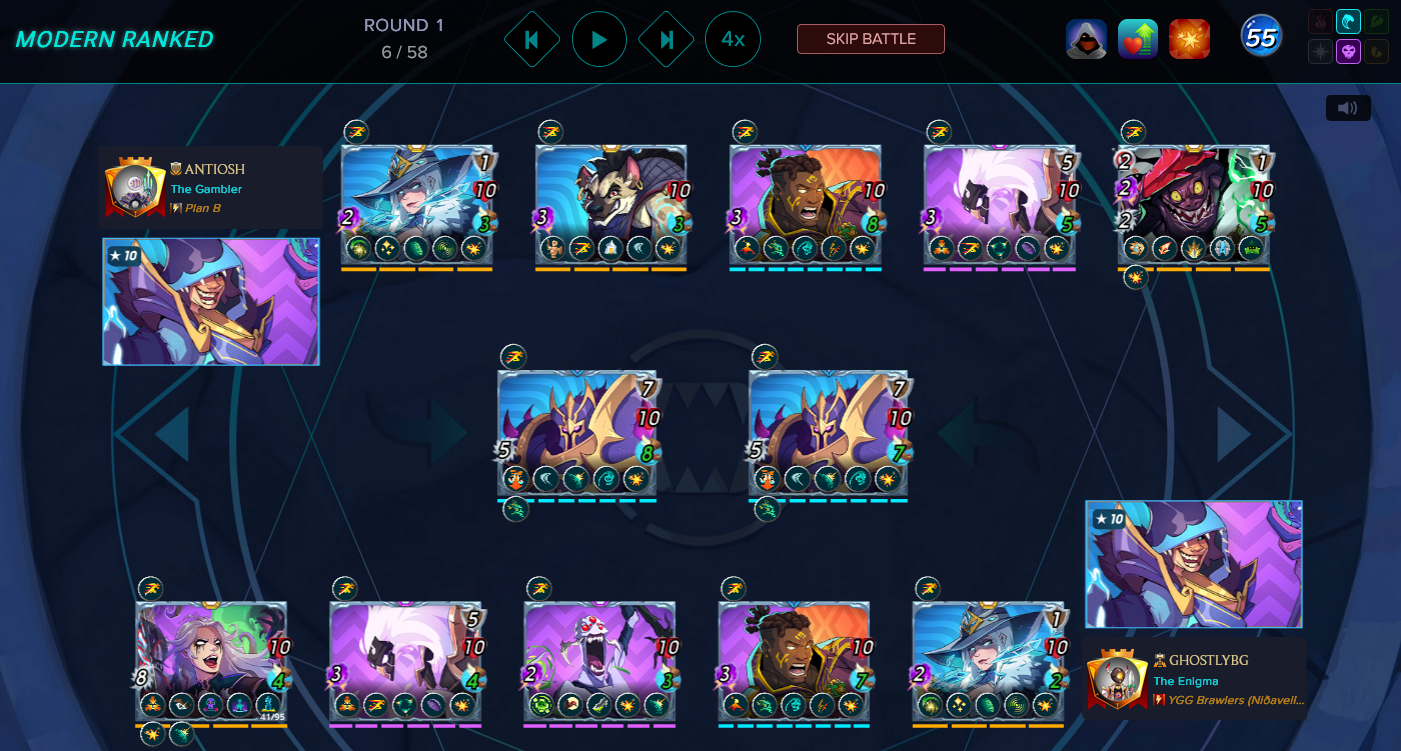The width and height of the screenshot is (1401, 751).
Task: View the orange explosion ruleset icon
Action: tap(1190, 39)
